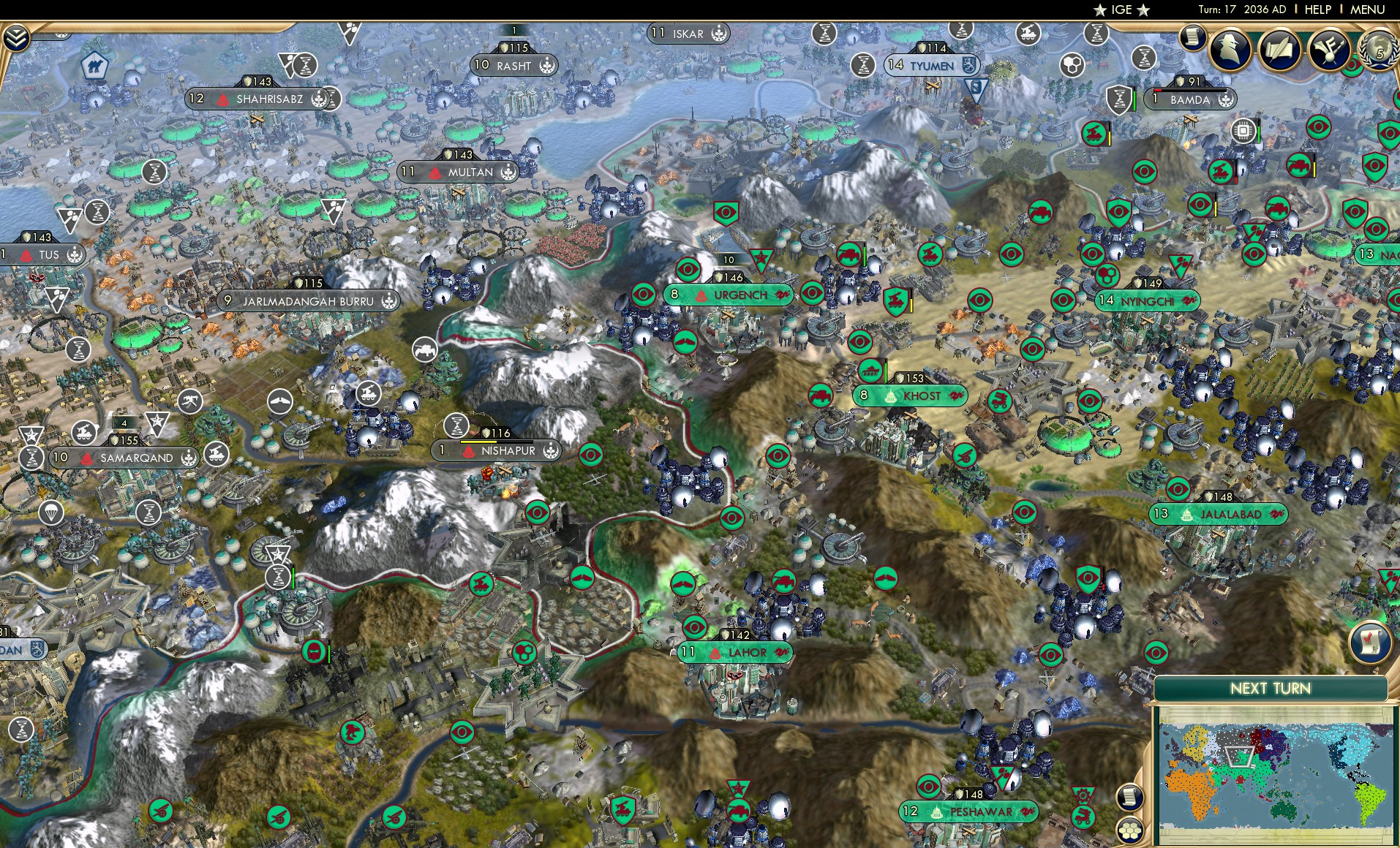The width and height of the screenshot is (1400, 848).
Task: Select the camel caravan icon near Shahrisabz
Action: 95,65
